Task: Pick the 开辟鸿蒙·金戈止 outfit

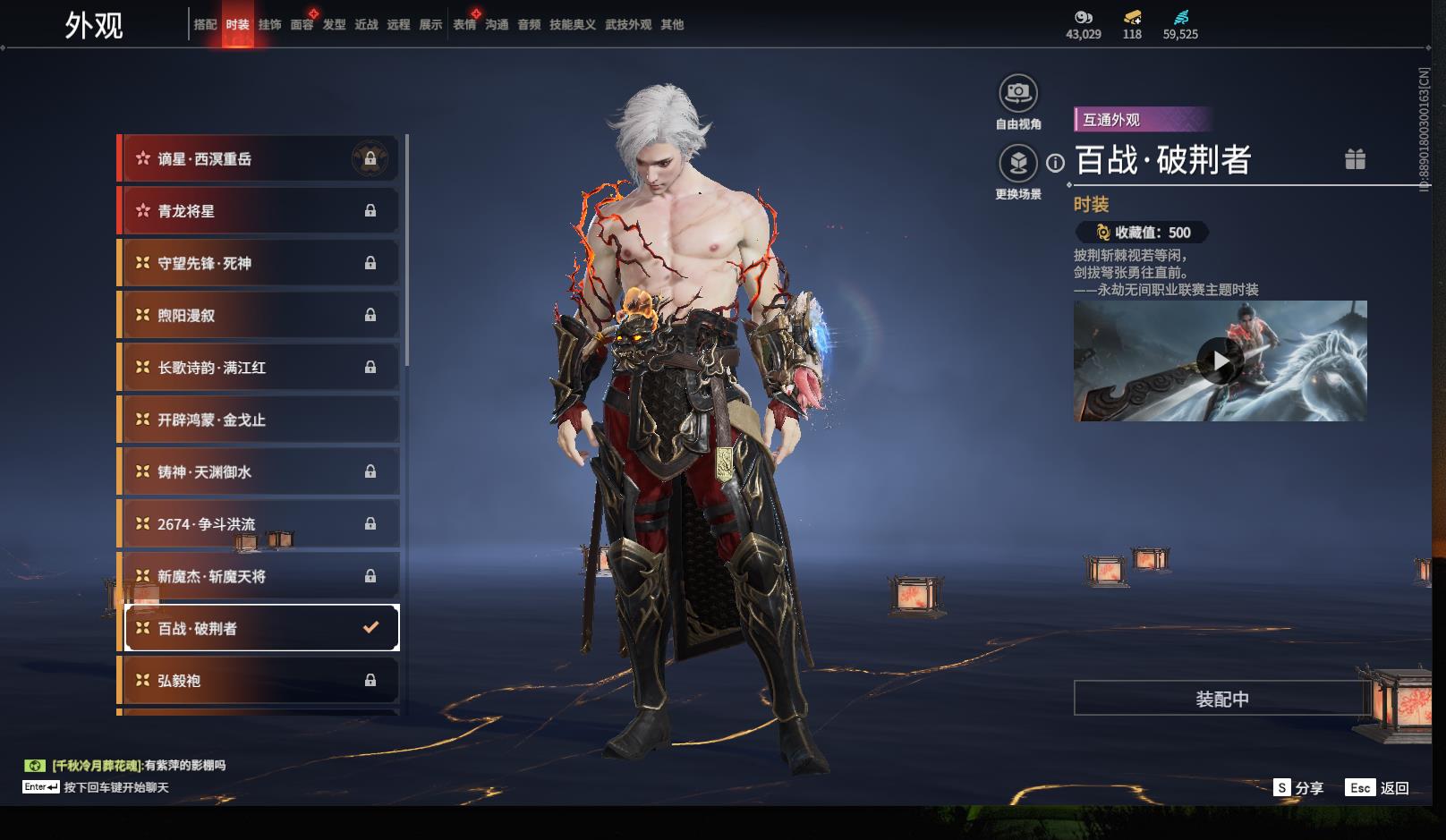Action: tap(259, 420)
